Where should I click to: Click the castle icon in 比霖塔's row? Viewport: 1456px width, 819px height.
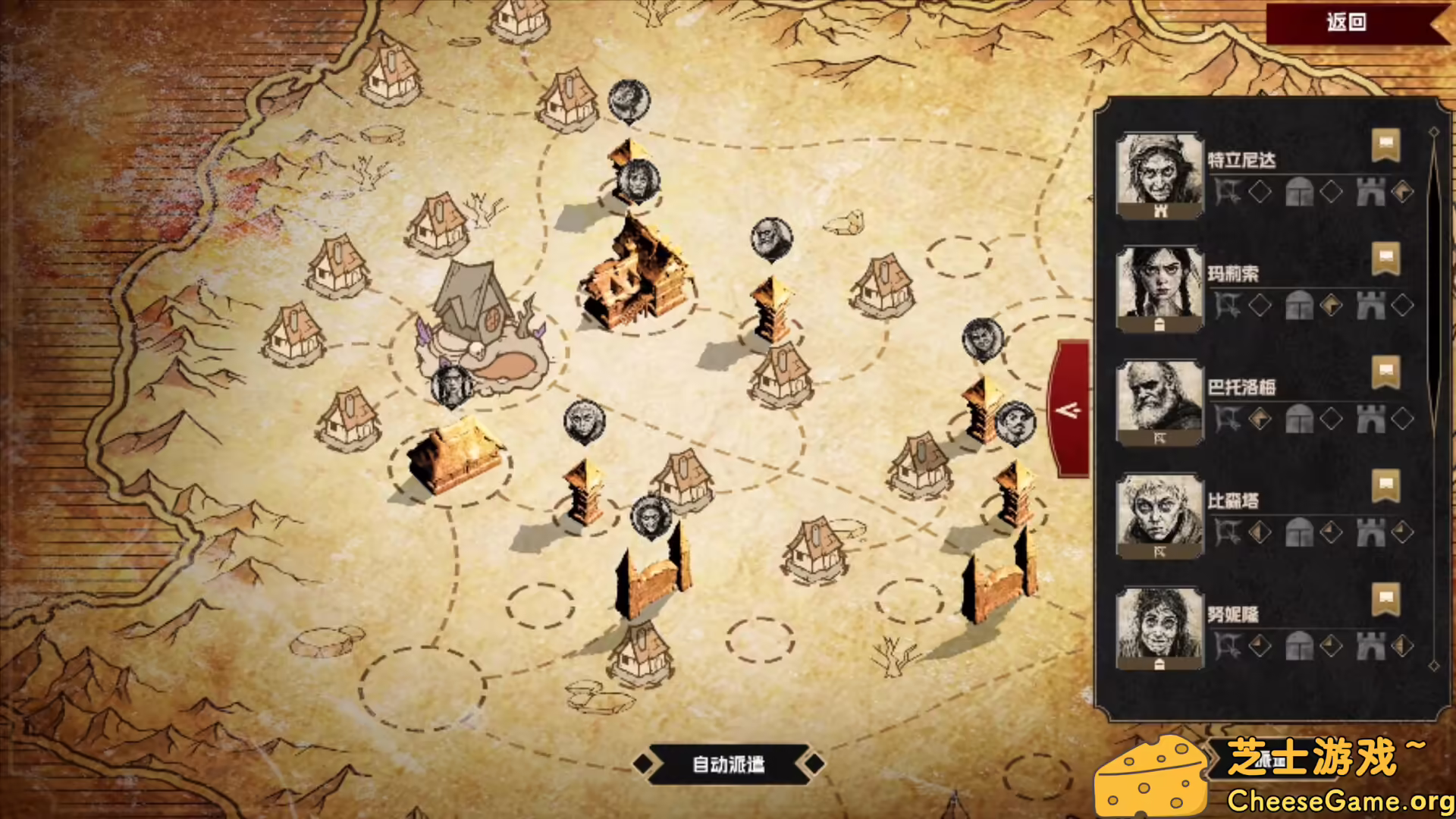coord(1370,532)
